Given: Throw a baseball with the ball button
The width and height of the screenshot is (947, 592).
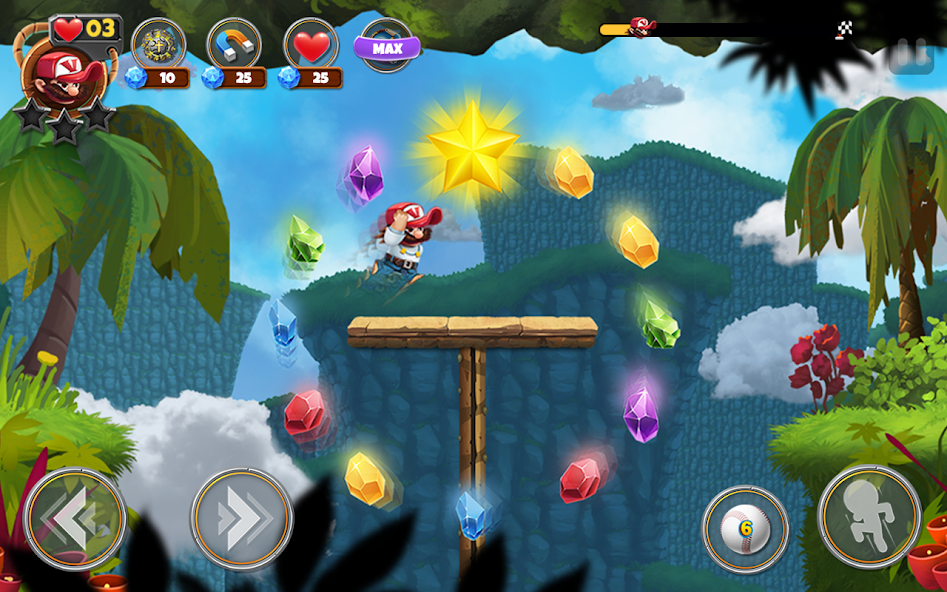Looking at the screenshot, I should (745, 529).
